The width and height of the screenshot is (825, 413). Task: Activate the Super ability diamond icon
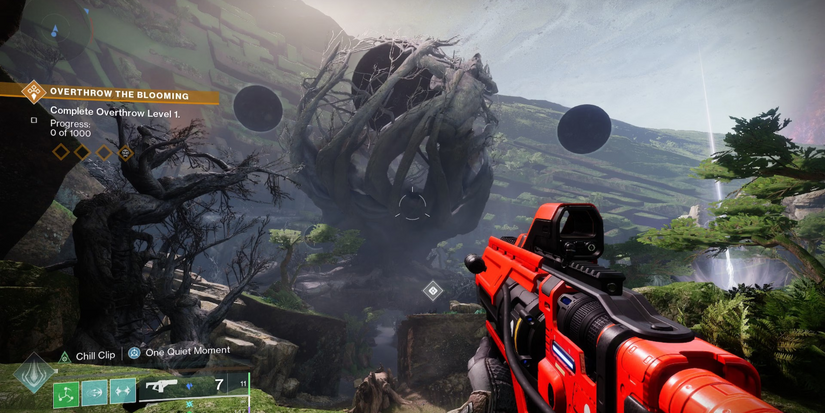pyautogui.click(x=34, y=372)
